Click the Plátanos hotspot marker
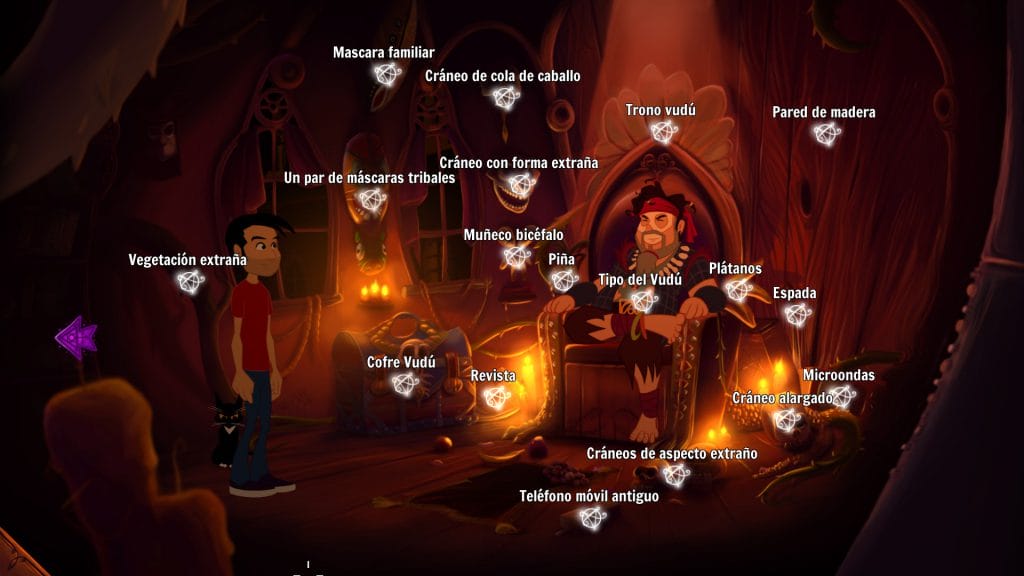Viewport: 1024px width, 576px height. point(737,290)
